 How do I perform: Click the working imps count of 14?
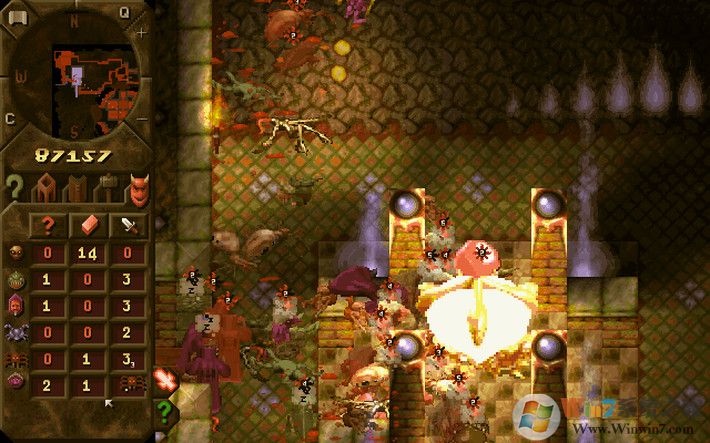(x=88, y=254)
